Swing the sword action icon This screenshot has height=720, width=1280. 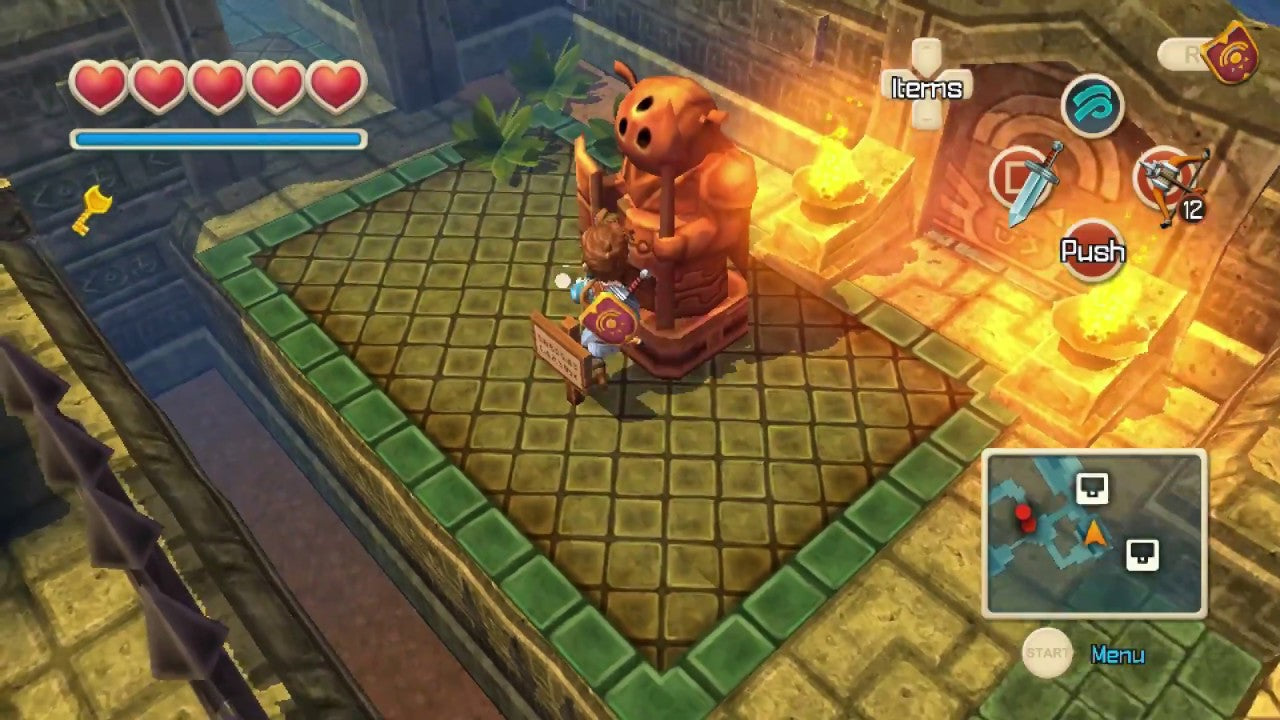(x=1024, y=181)
